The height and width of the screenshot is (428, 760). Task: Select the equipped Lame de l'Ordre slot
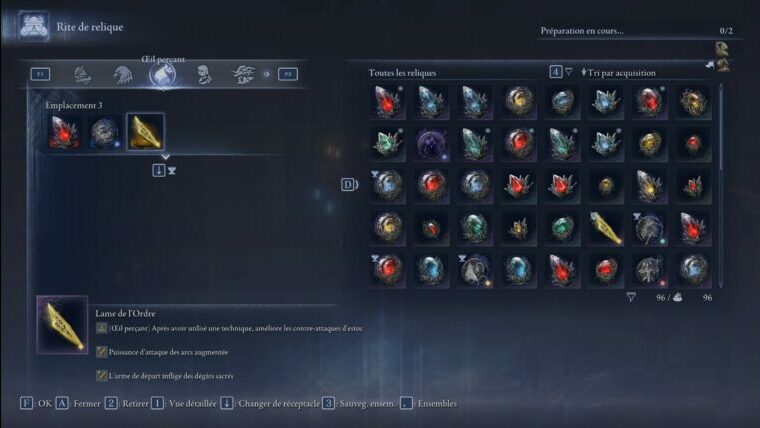coord(145,132)
